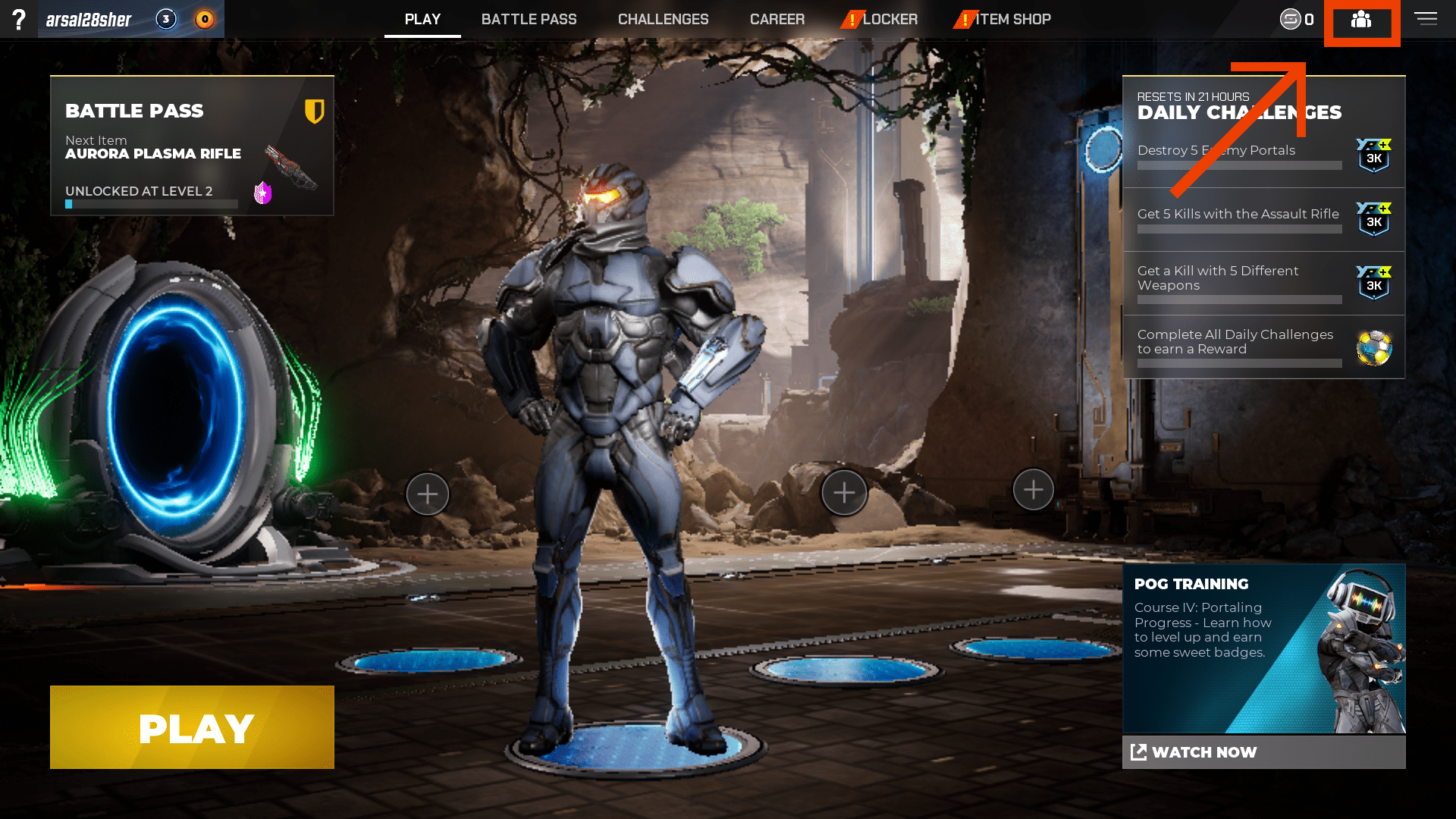This screenshot has height=819, width=1456.
Task: Select the Battle Pass shield icon
Action: point(314,111)
